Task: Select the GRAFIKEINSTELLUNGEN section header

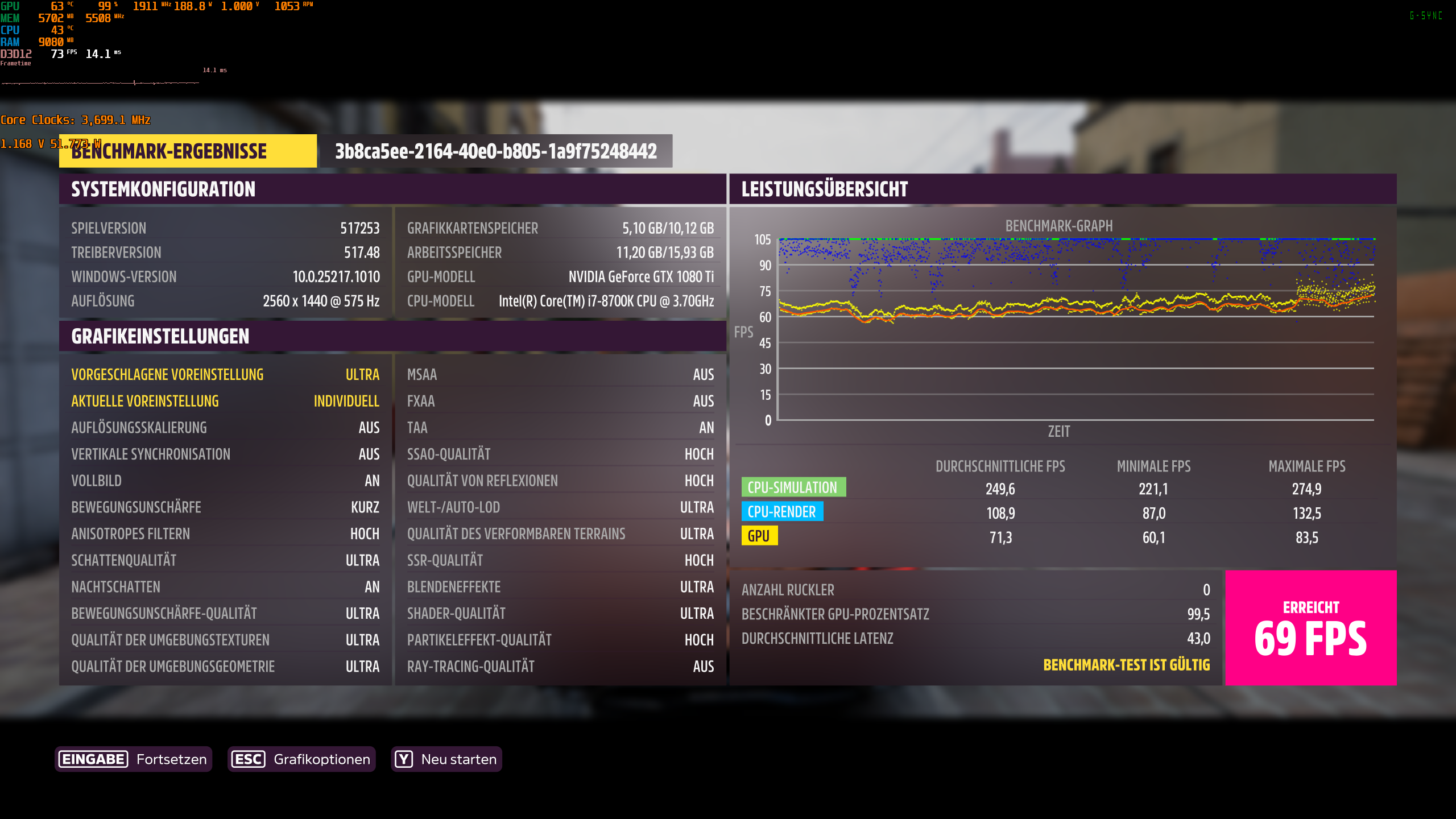Action: (160, 336)
